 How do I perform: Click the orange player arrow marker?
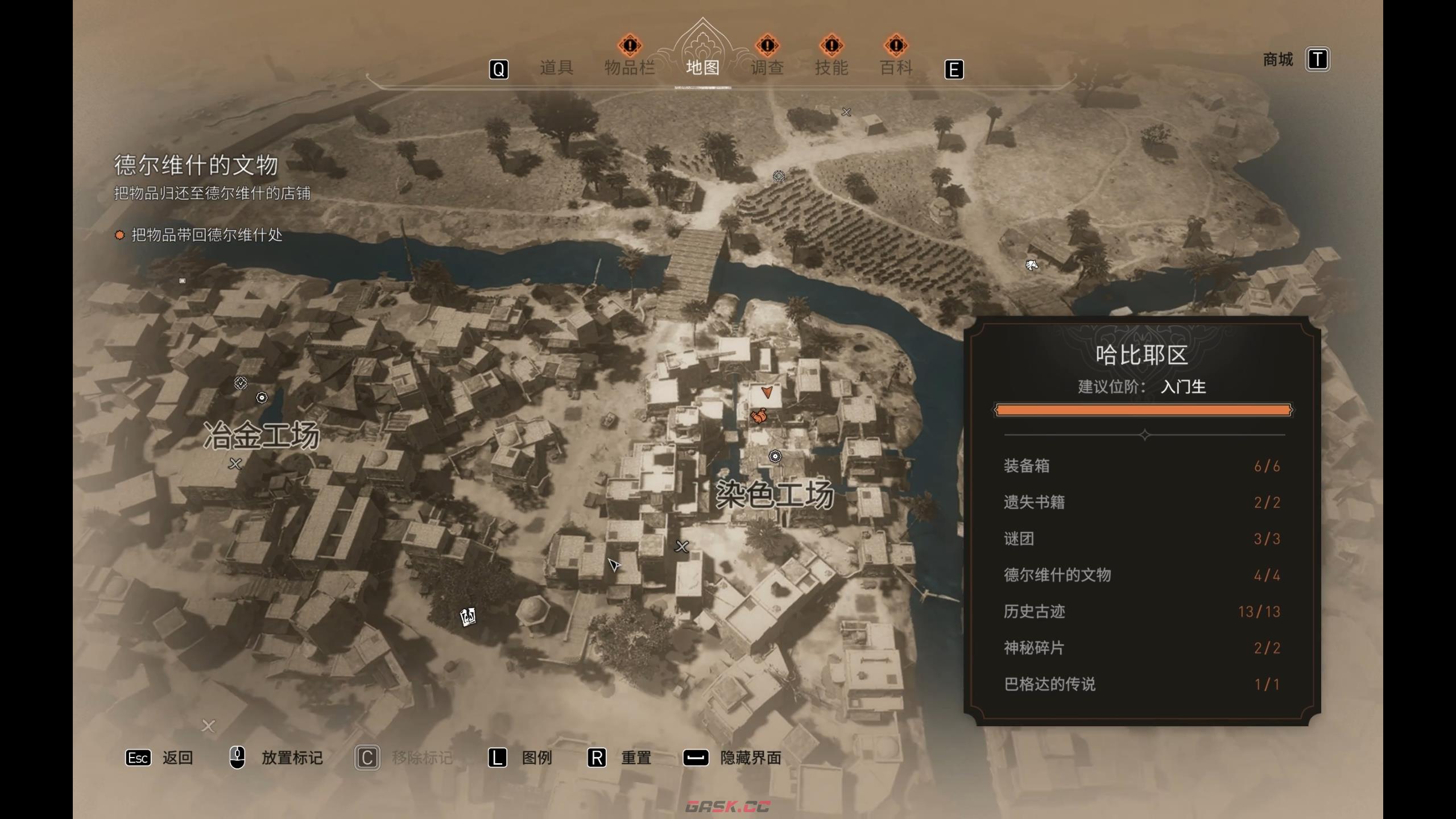tap(767, 391)
